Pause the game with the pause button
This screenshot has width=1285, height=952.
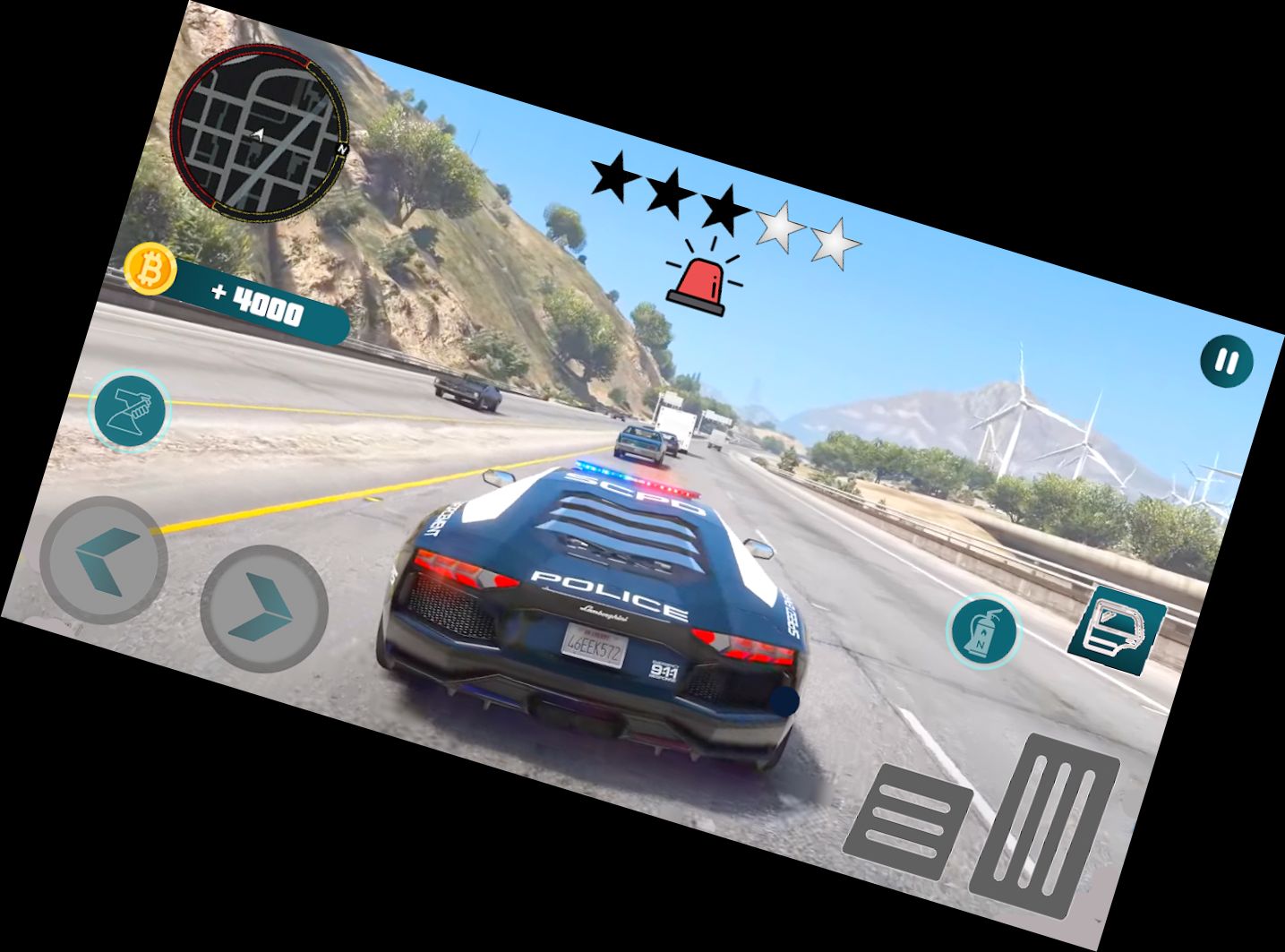[x=1226, y=362]
